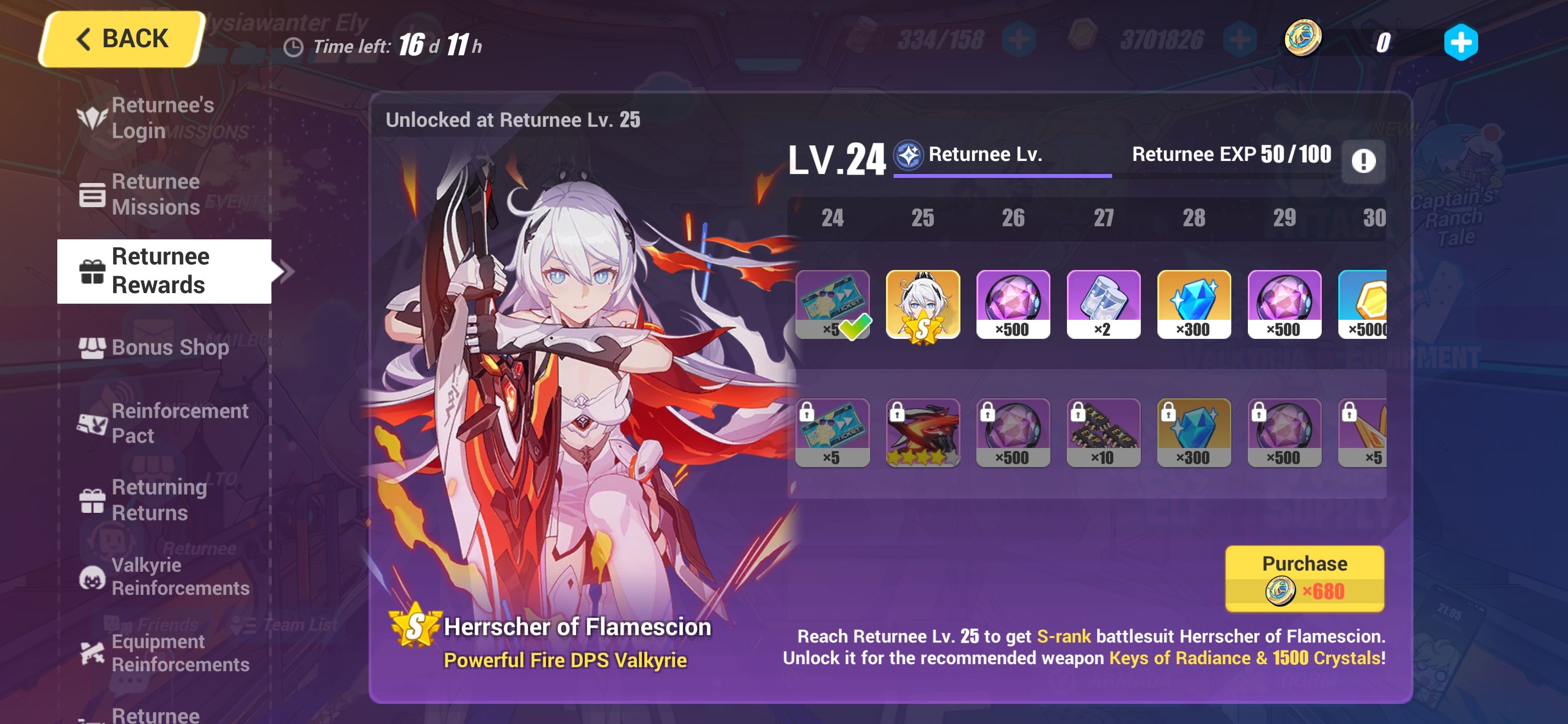Tap the x300 crystals reward under level 28
Screen dimensions: 1568x724
click(1194, 305)
